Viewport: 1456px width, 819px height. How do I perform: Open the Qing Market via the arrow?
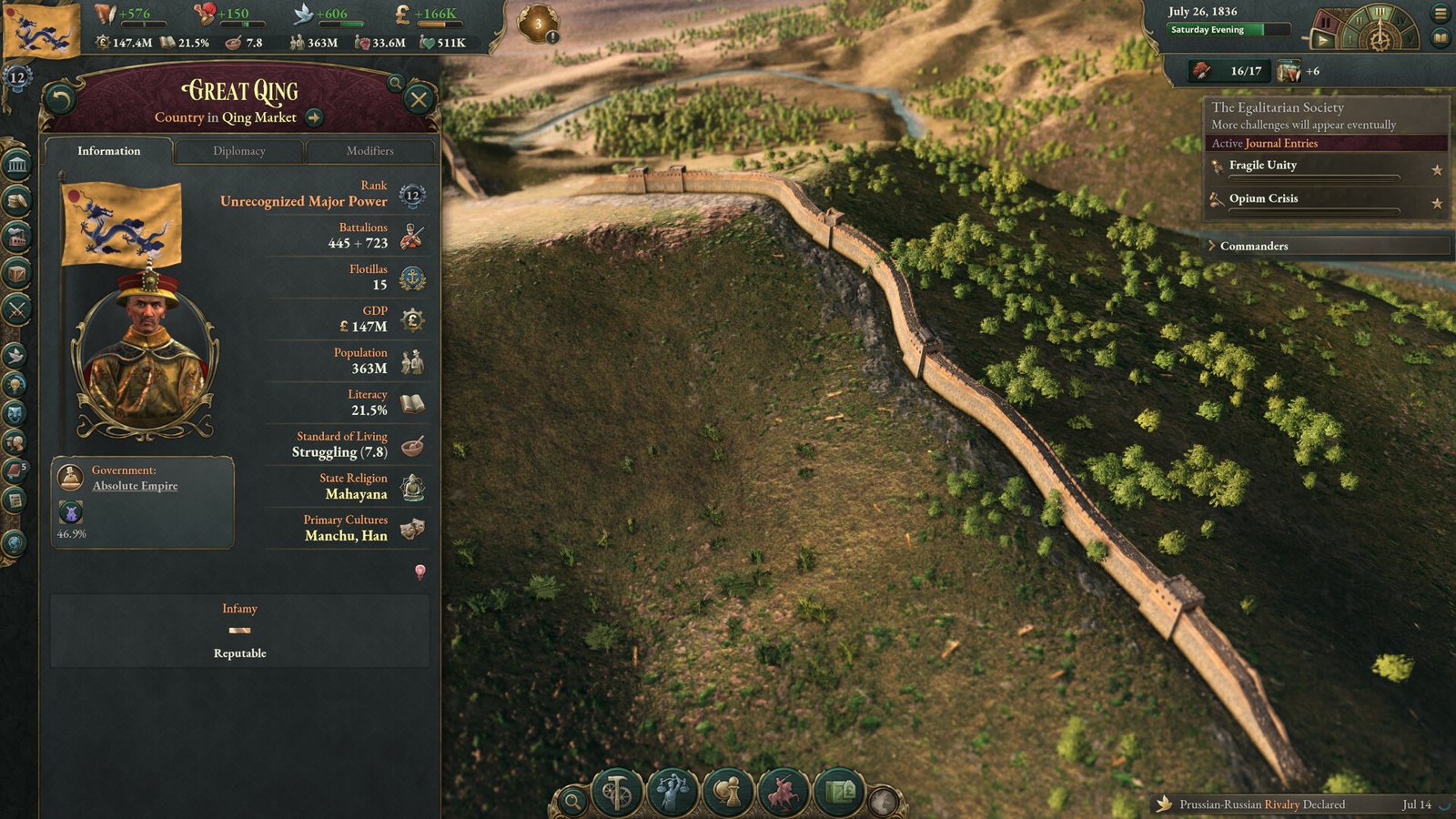tap(313, 117)
